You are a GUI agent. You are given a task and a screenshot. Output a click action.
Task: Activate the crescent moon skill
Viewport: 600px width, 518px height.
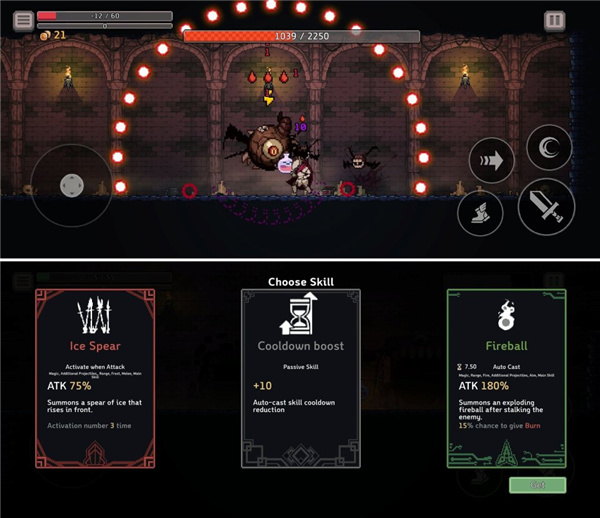[549, 148]
